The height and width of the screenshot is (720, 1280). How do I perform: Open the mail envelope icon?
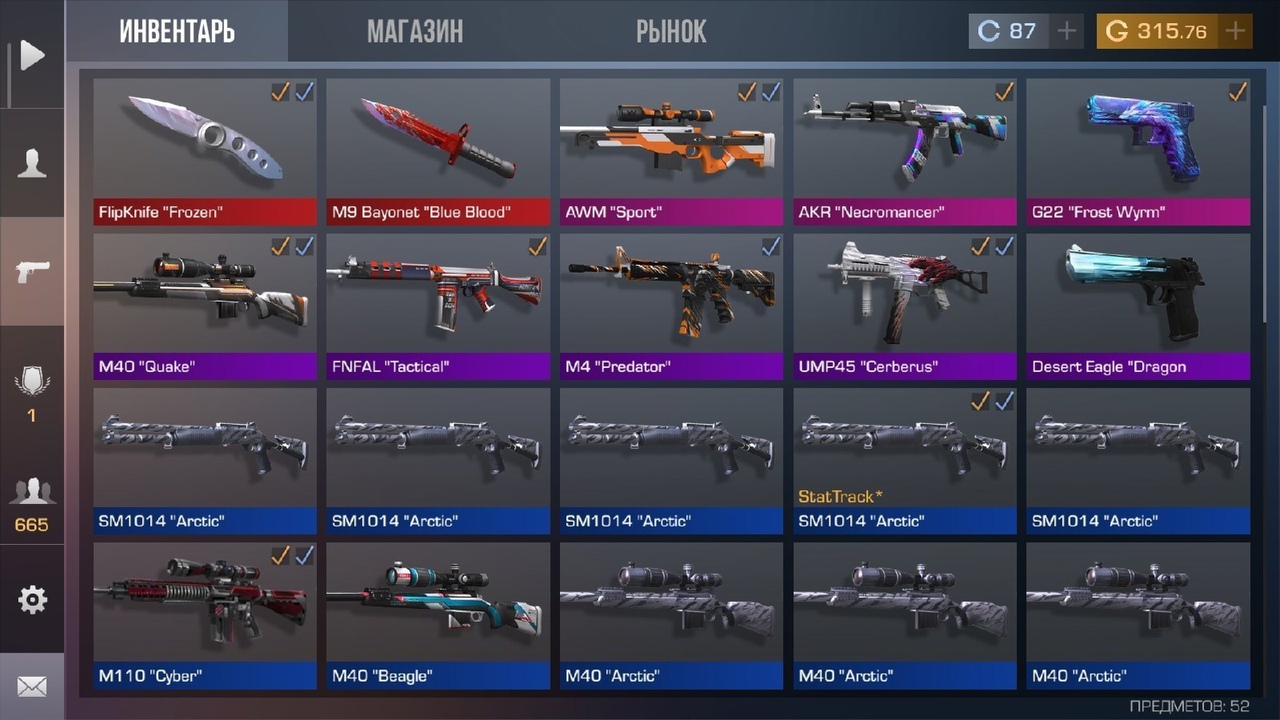pos(32,687)
